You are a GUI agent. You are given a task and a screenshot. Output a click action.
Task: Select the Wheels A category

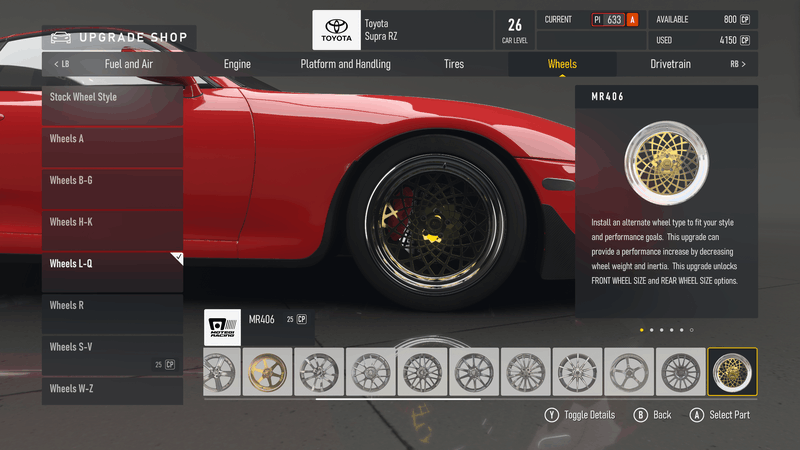pos(112,145)
